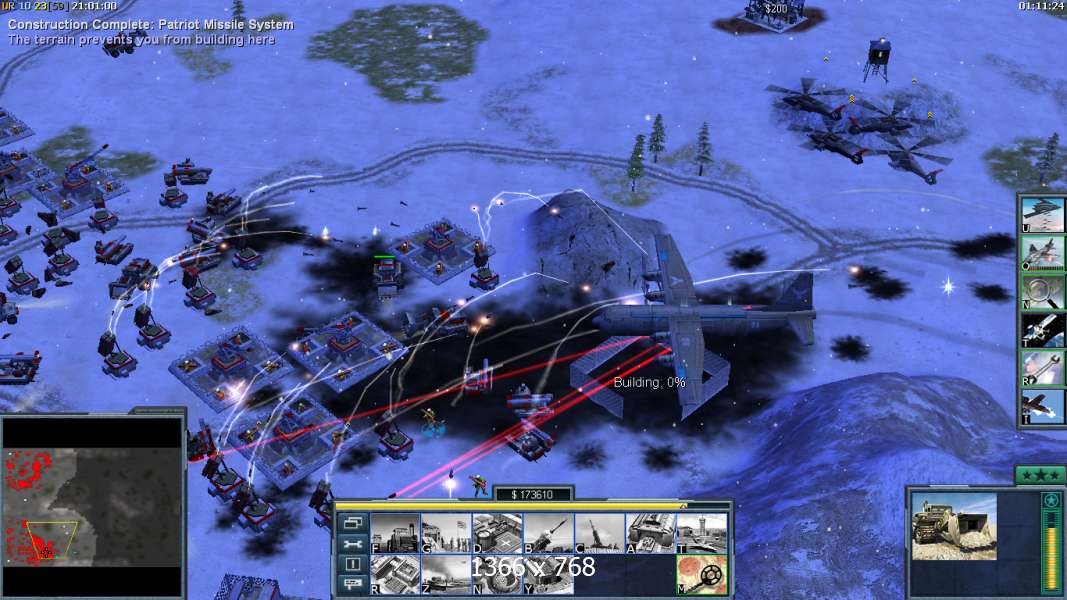Select the power plant build icon (F)

395,533
